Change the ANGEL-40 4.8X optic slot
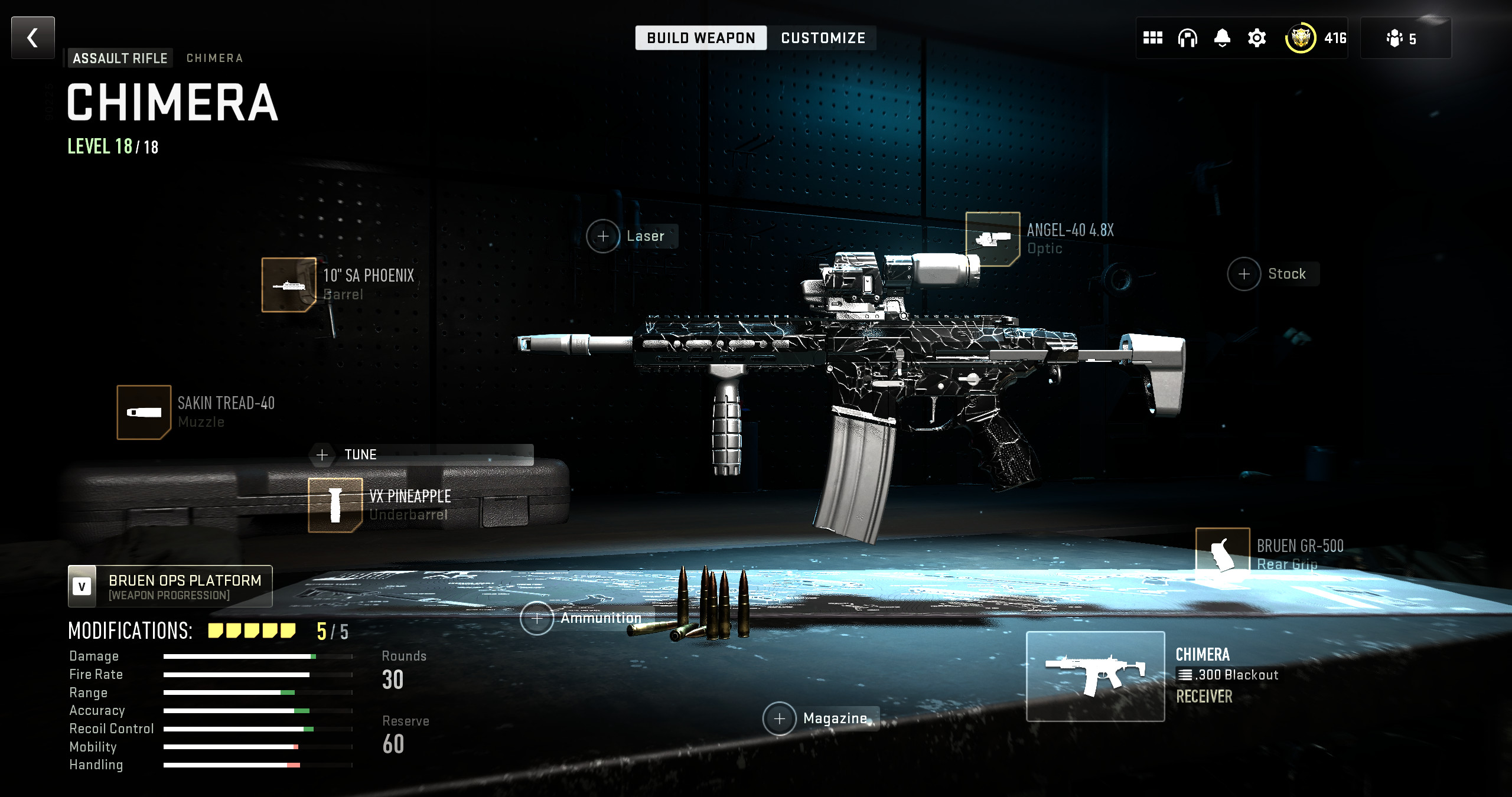This screenshot has height=797, width=1512. (992, 239)
